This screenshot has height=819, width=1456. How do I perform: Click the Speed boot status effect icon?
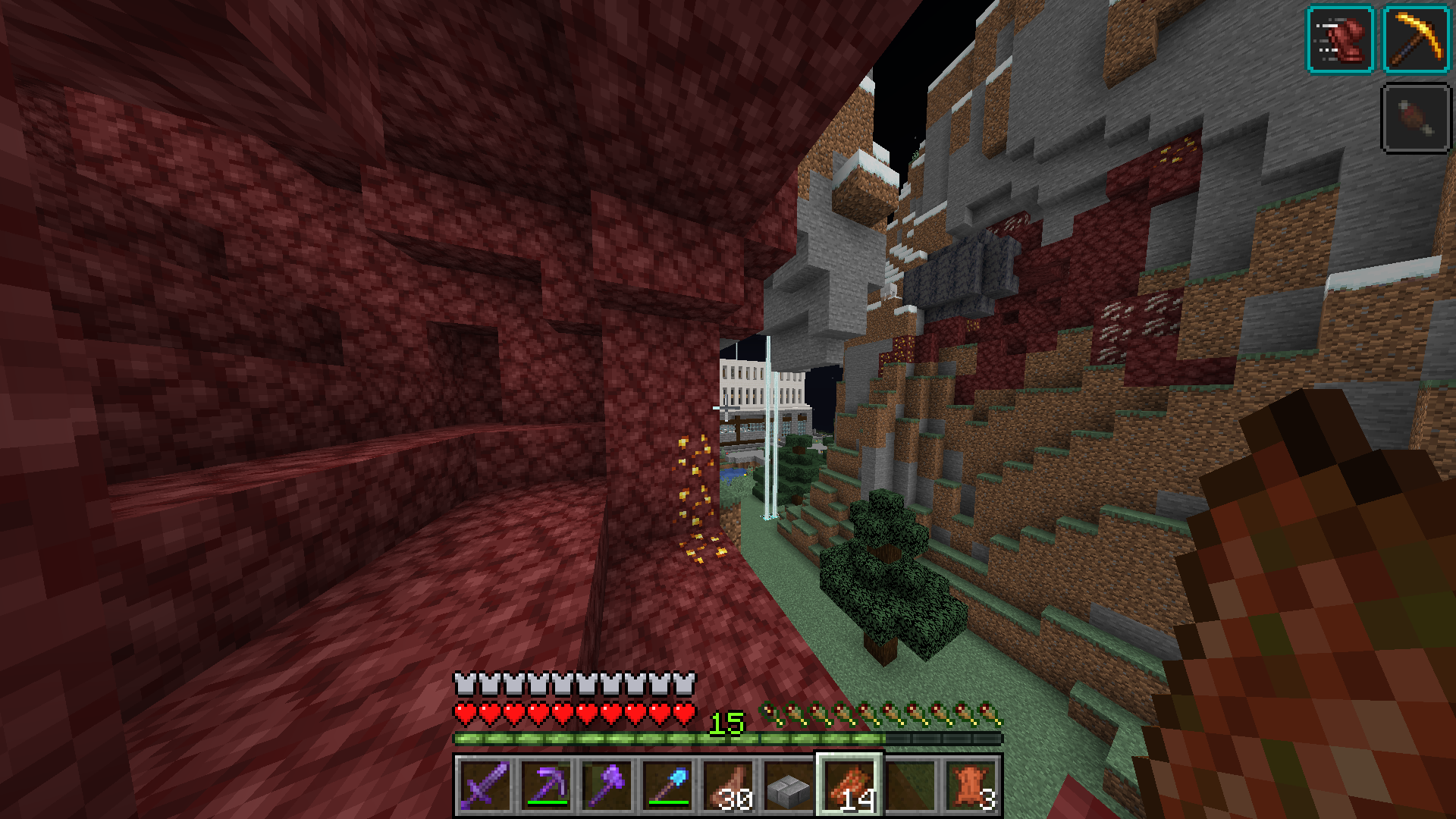pyautogui.click(x=1340, y=39)
